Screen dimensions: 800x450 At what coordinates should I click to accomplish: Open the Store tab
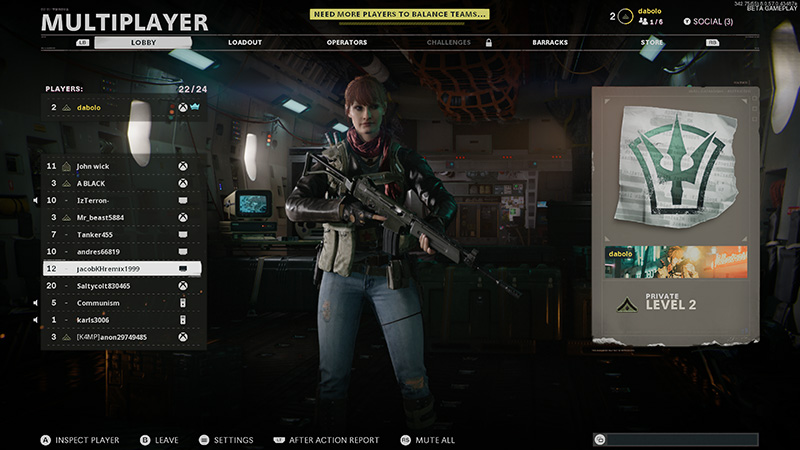point(651,43)
